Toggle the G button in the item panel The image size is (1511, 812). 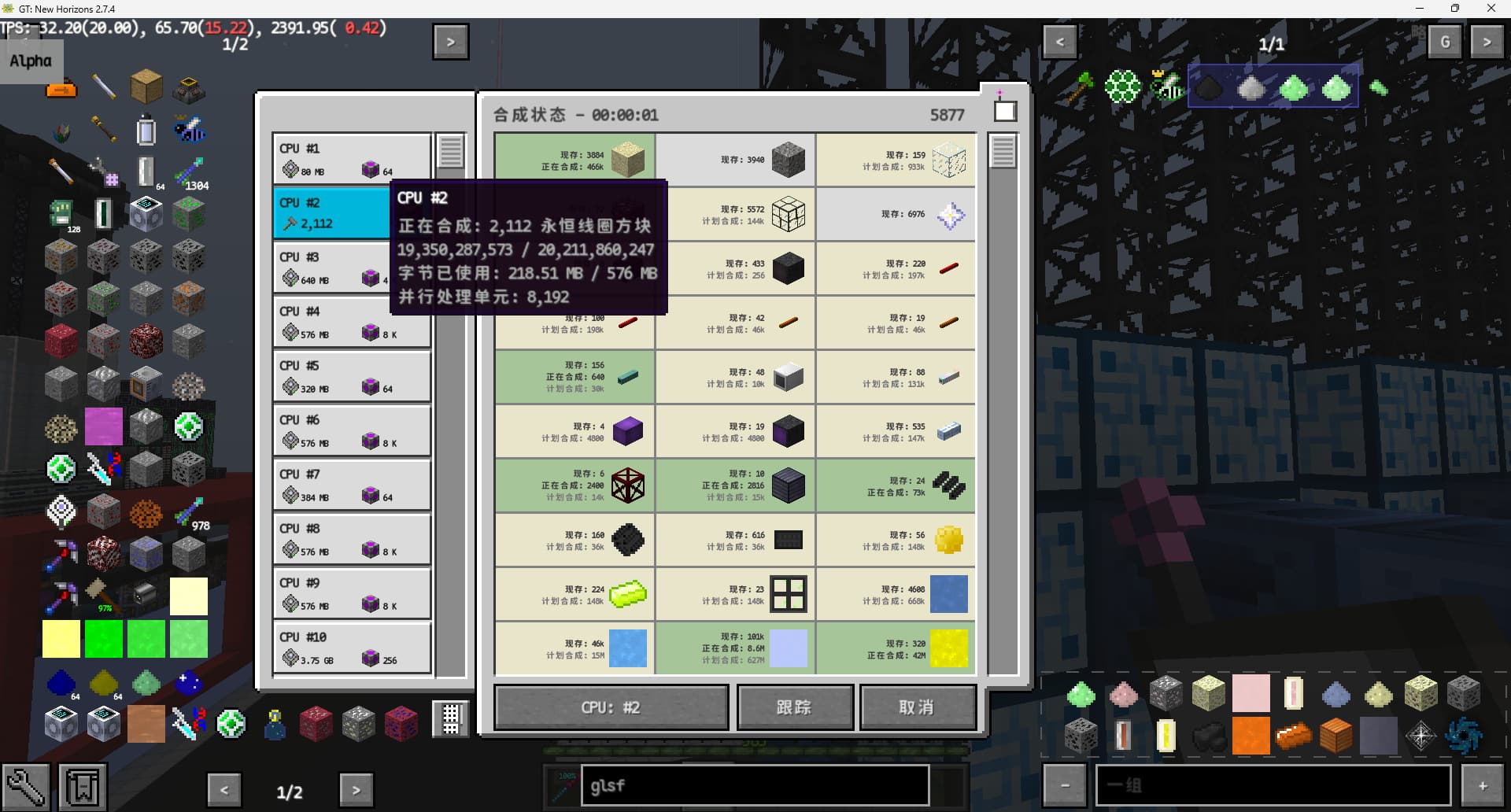click(1445, 42)
